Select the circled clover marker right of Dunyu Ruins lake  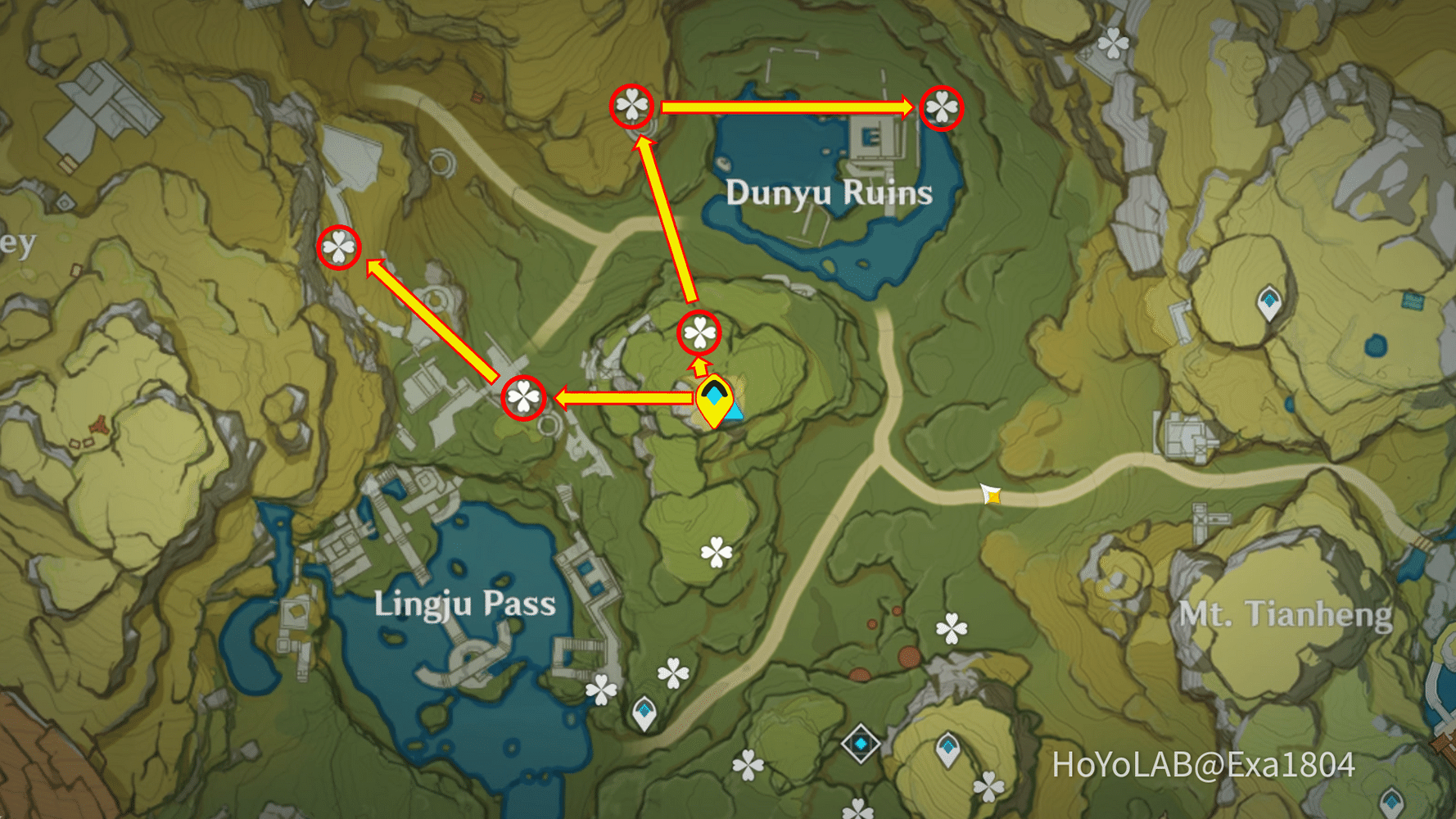[x=943, y=108]
